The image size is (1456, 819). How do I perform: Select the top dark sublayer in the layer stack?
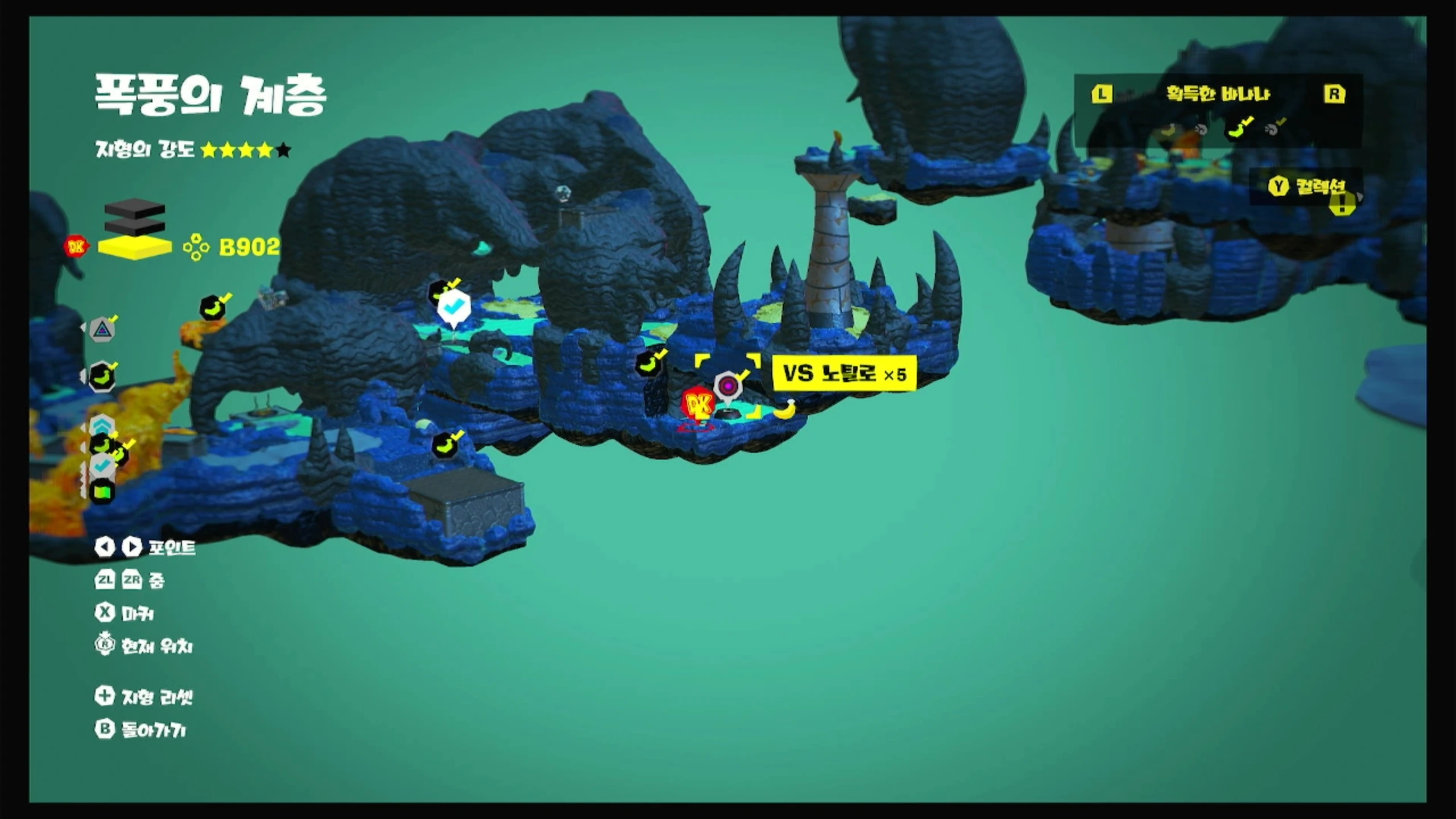[135, 208]
